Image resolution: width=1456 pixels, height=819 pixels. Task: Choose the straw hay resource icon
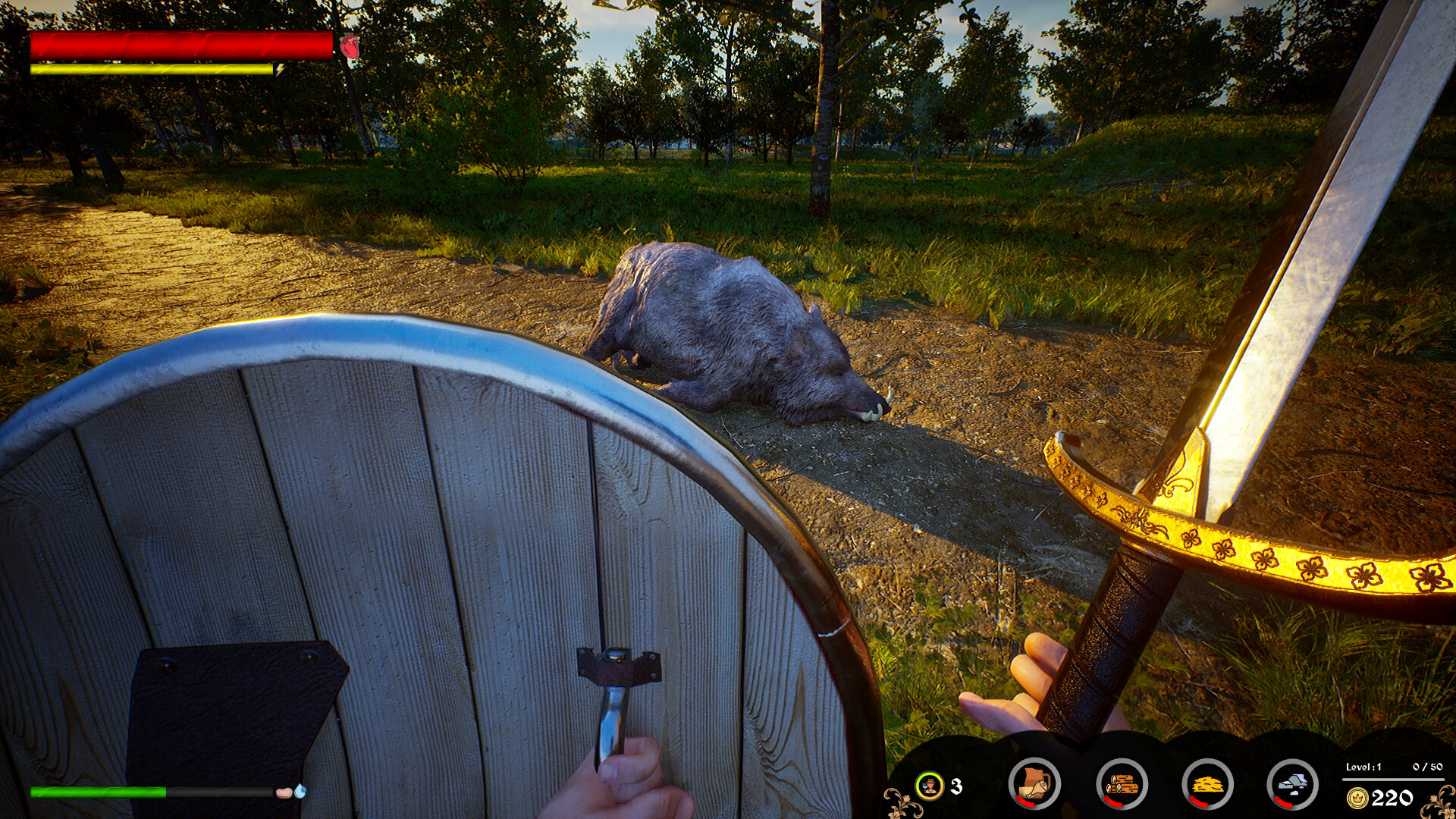click(1207, 784)
